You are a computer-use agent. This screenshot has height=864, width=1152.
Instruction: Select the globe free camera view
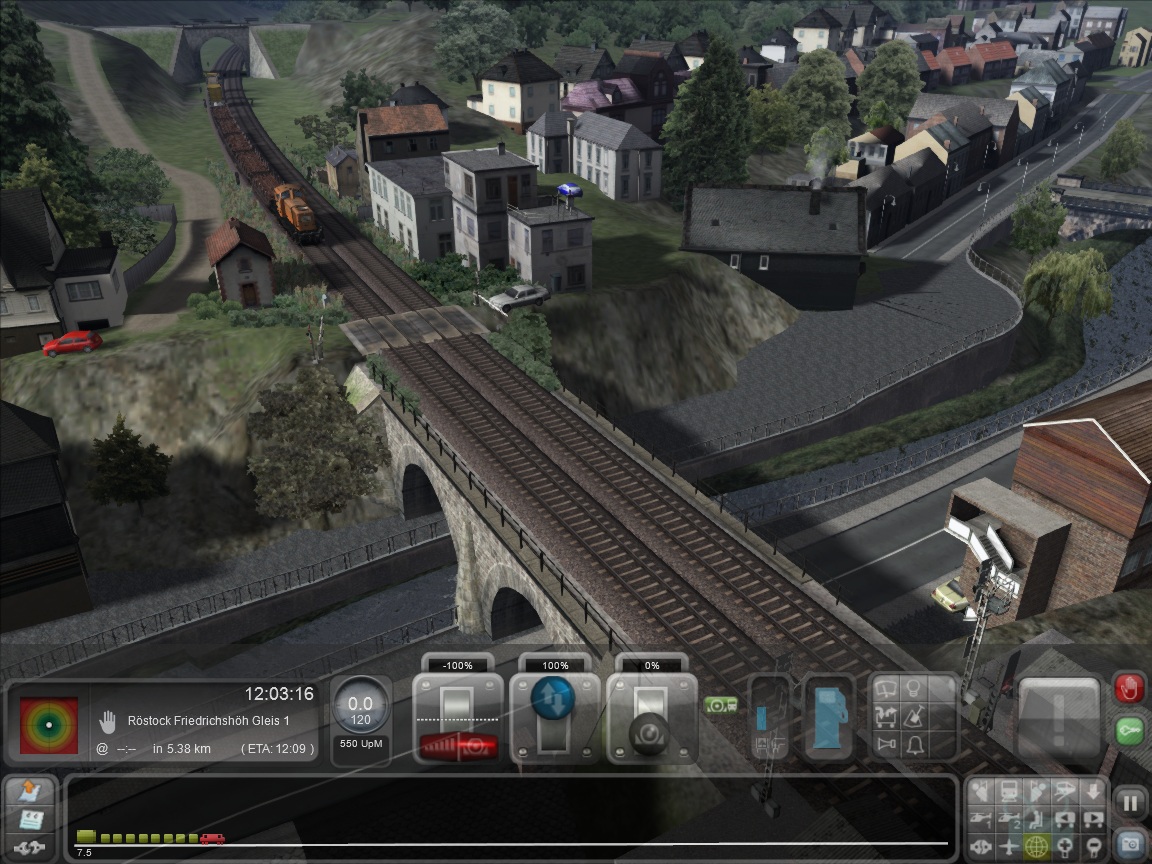[x=1037, y=847]
